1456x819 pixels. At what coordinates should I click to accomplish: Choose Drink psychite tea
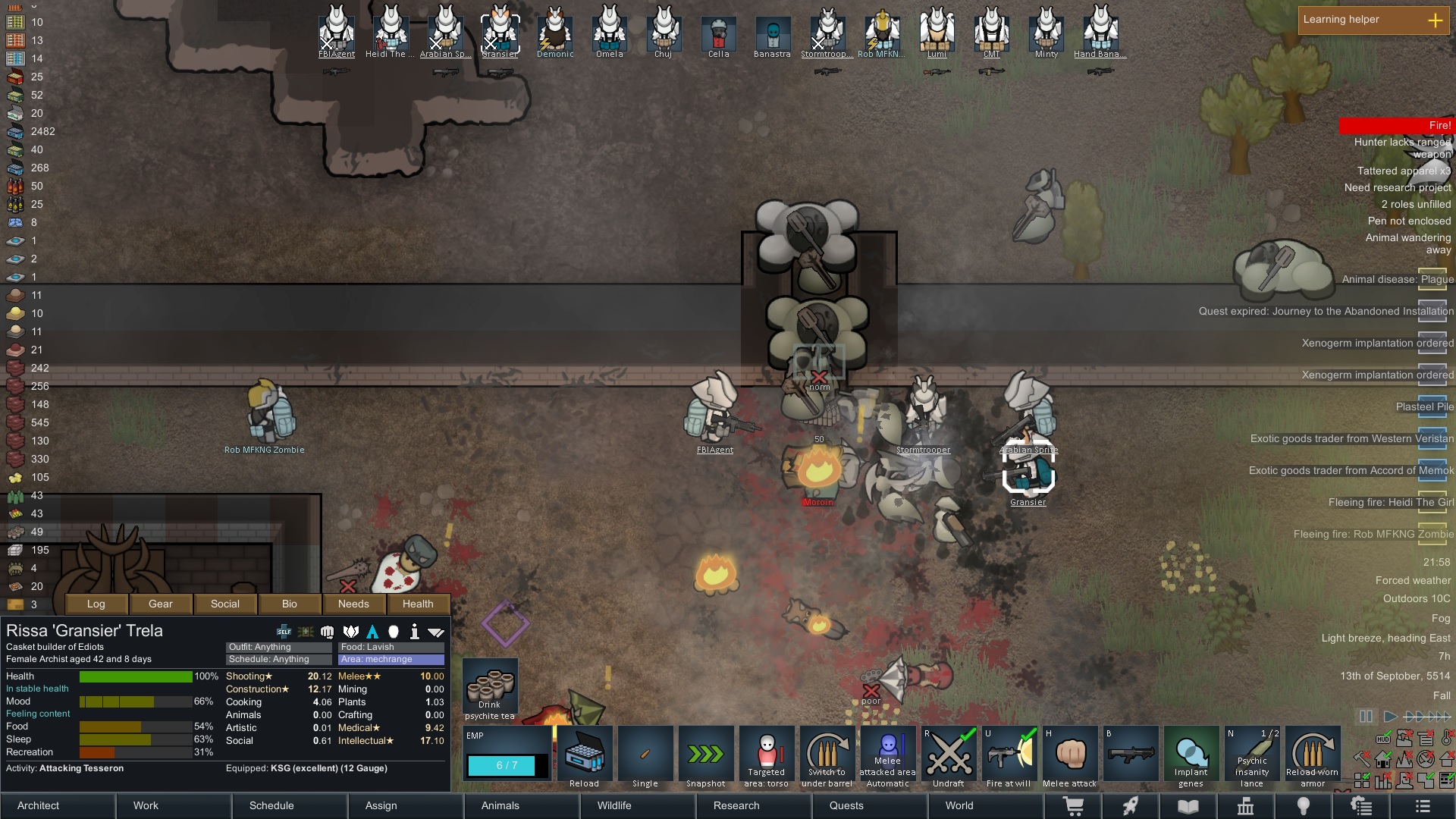tap(490, 689)
